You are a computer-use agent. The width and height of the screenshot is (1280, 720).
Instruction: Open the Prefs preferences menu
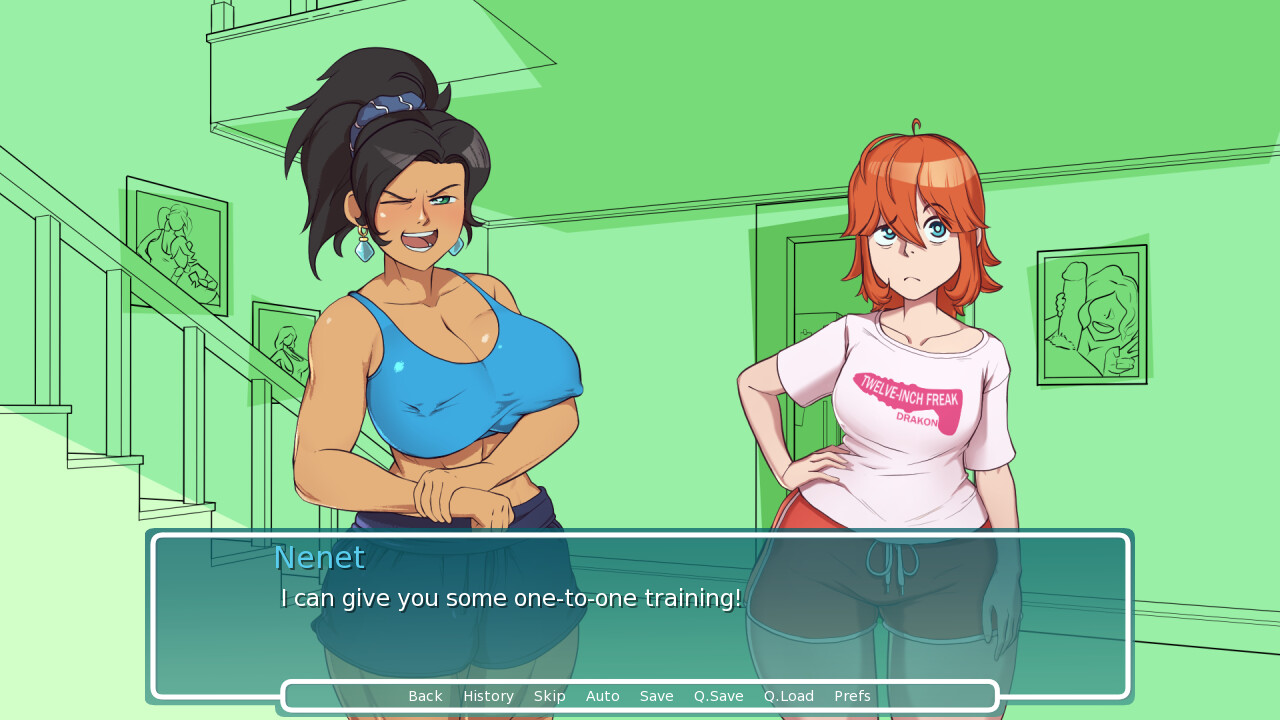coord(851,696)
